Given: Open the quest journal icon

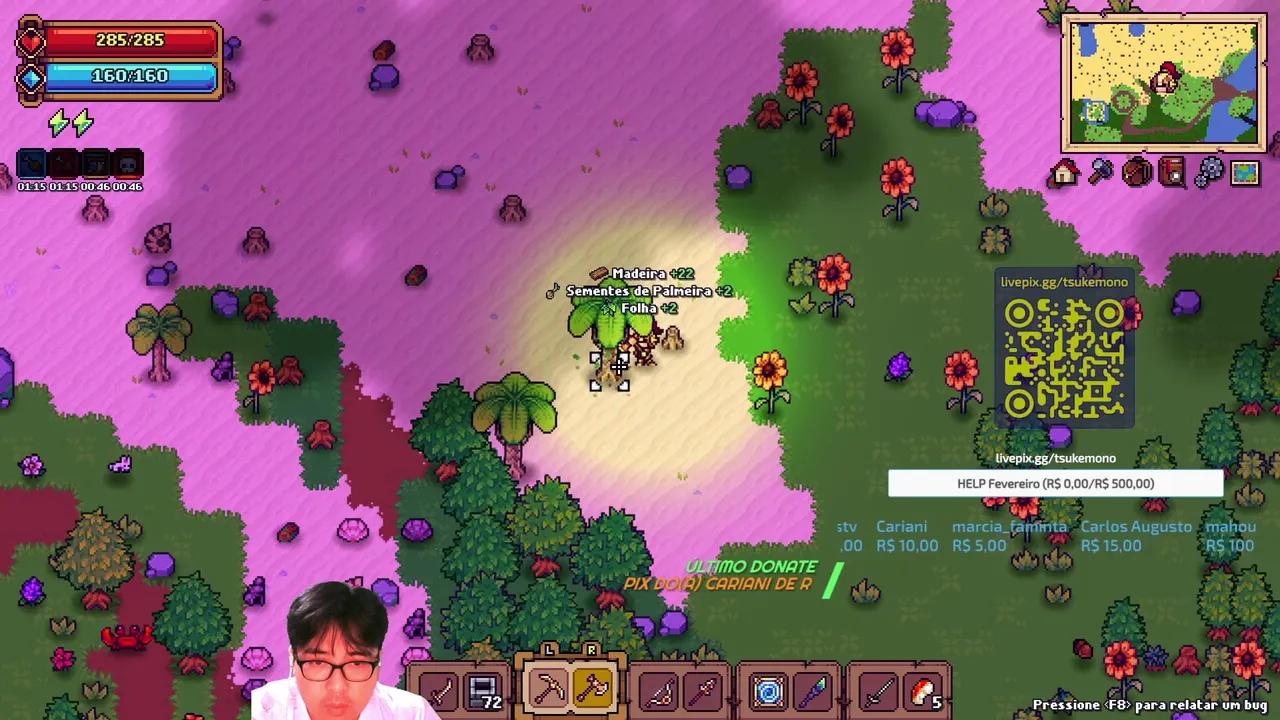Looking at the screenshot, I should tap(1172, 172).
